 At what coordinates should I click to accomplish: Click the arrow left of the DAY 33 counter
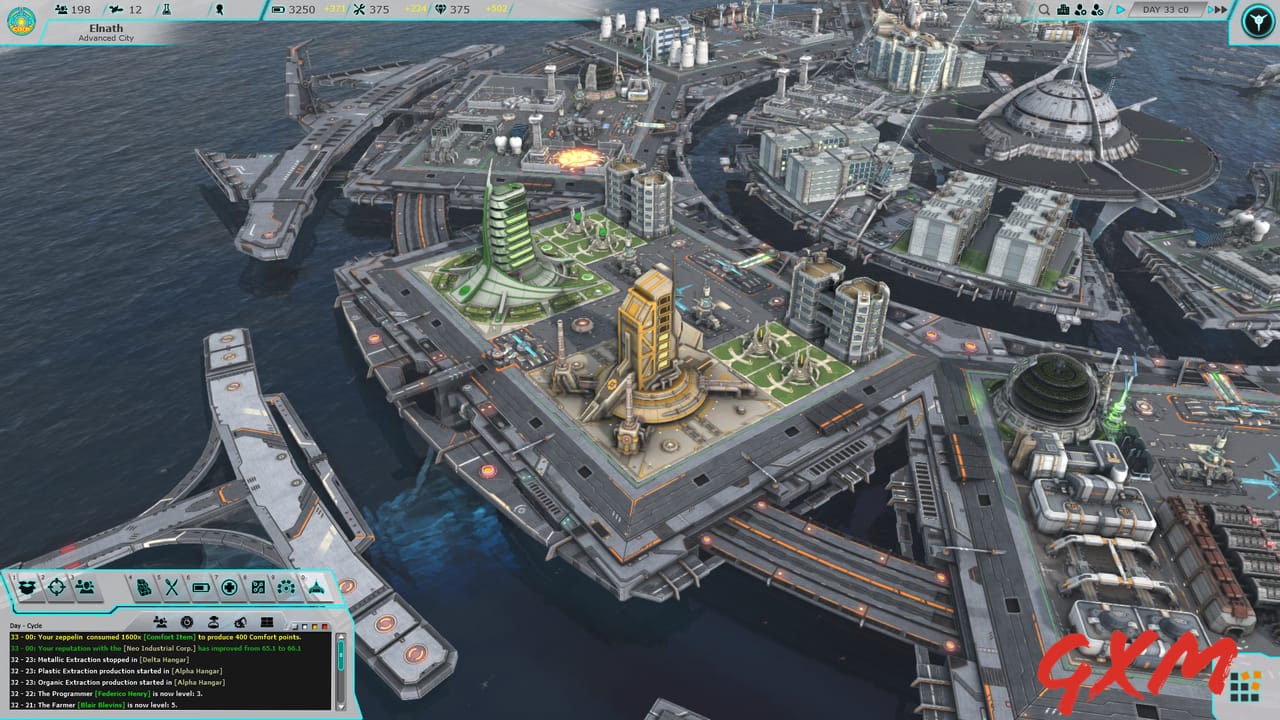click(x=1120, y=9)
